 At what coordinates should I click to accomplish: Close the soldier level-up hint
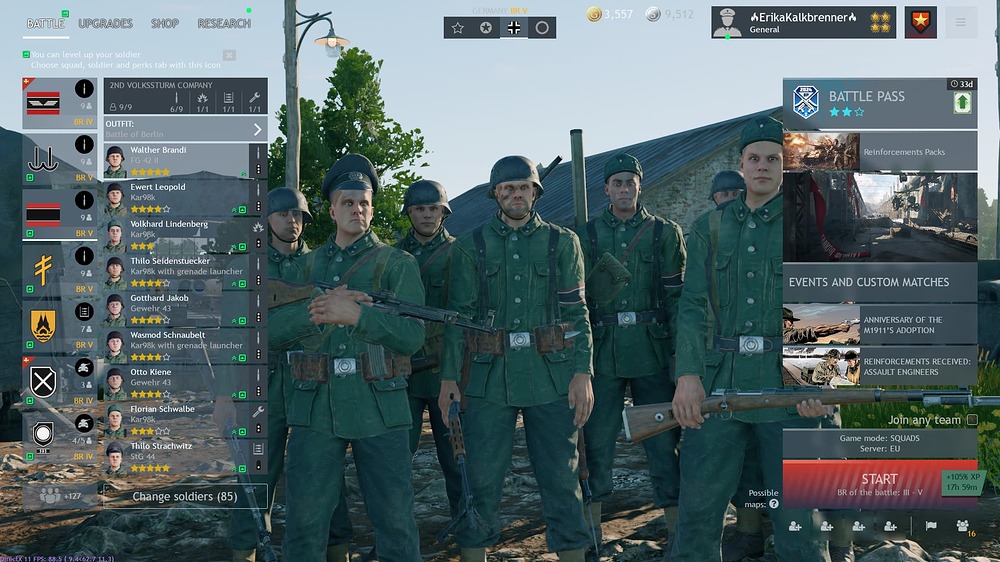point(229,55)
